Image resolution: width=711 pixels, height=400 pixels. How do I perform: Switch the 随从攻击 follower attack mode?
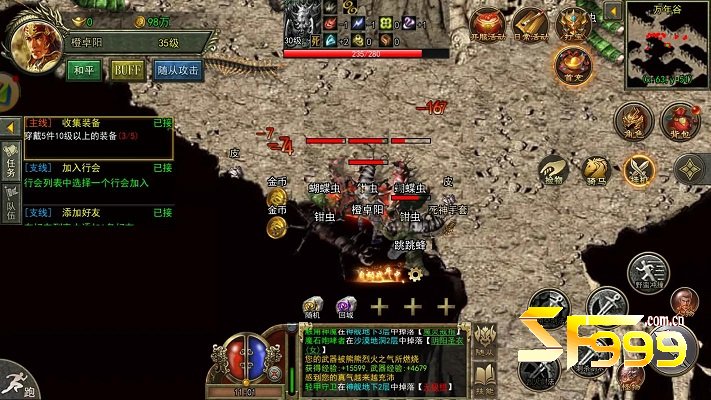pyautogui.click(x=179, y=71)
